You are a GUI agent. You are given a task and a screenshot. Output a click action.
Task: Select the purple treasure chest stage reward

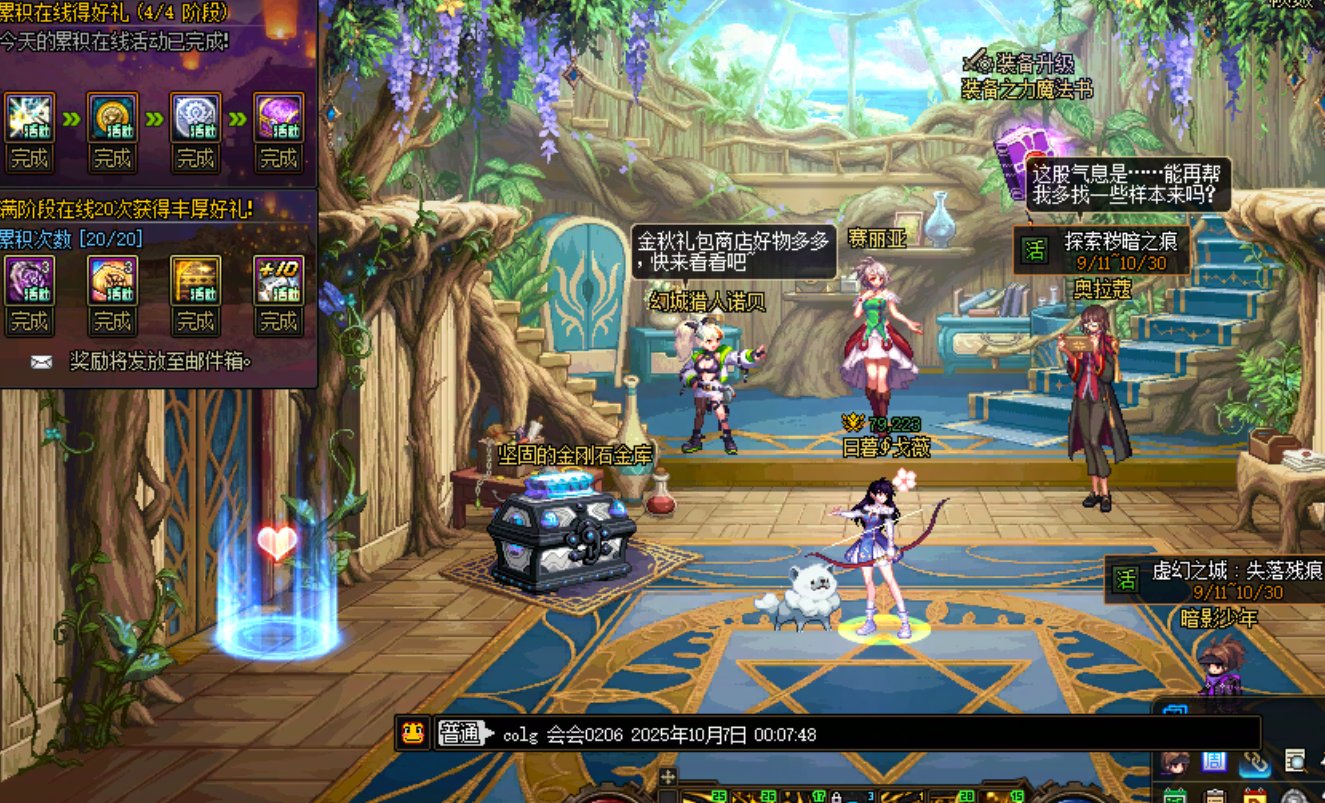pyautogui.click(x=278, y=118)
